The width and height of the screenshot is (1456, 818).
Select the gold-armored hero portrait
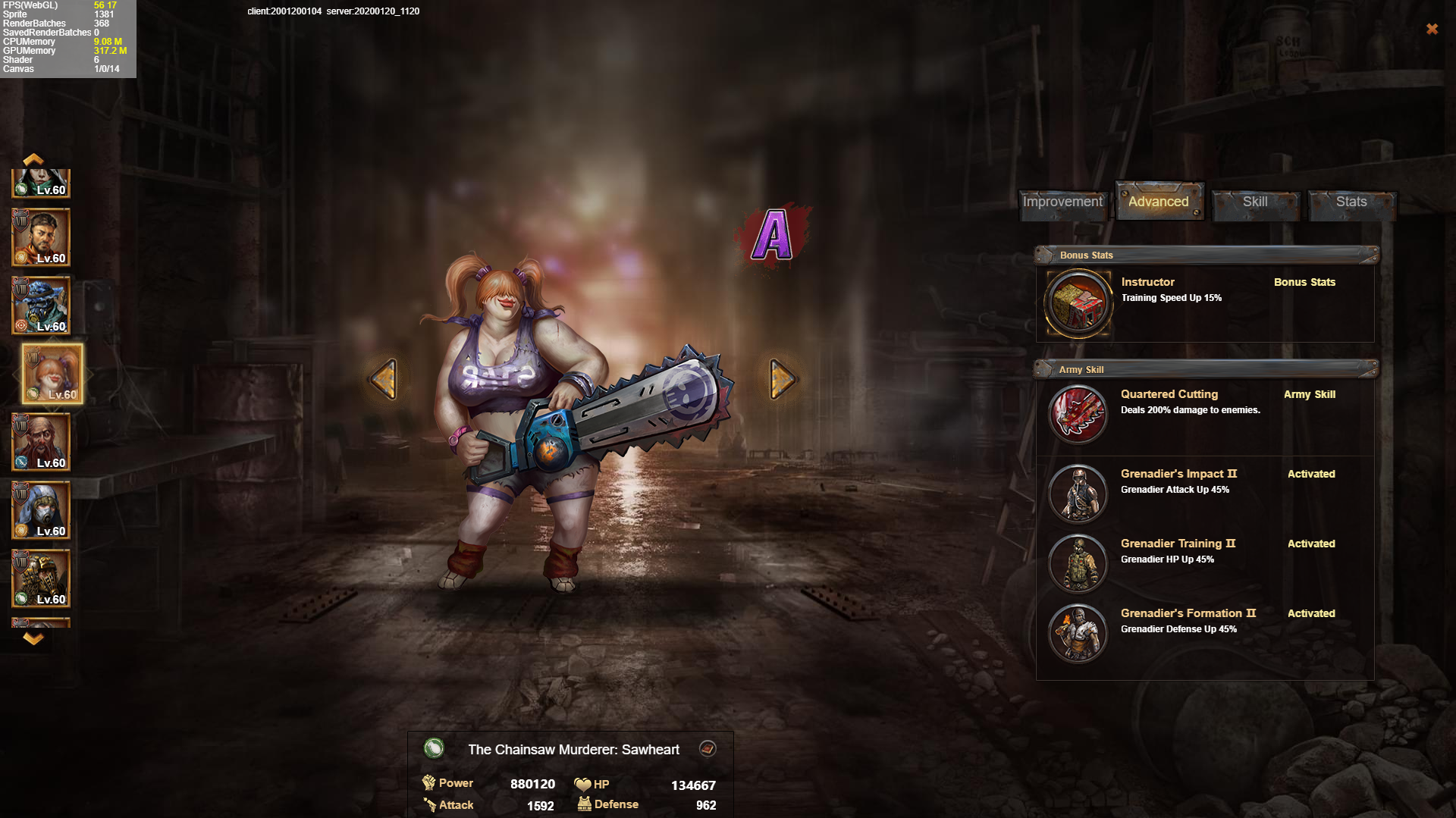(41, 578)
